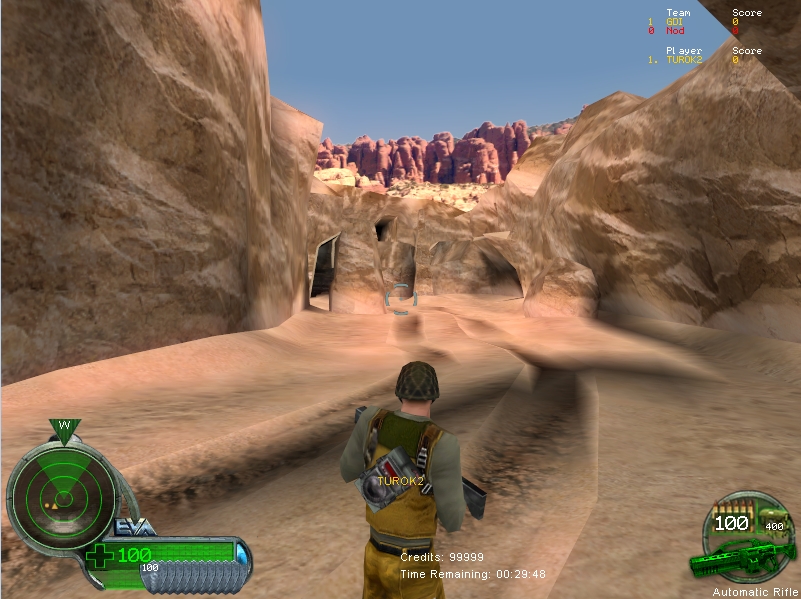Click the circular green radar minimap

point(63,494)
